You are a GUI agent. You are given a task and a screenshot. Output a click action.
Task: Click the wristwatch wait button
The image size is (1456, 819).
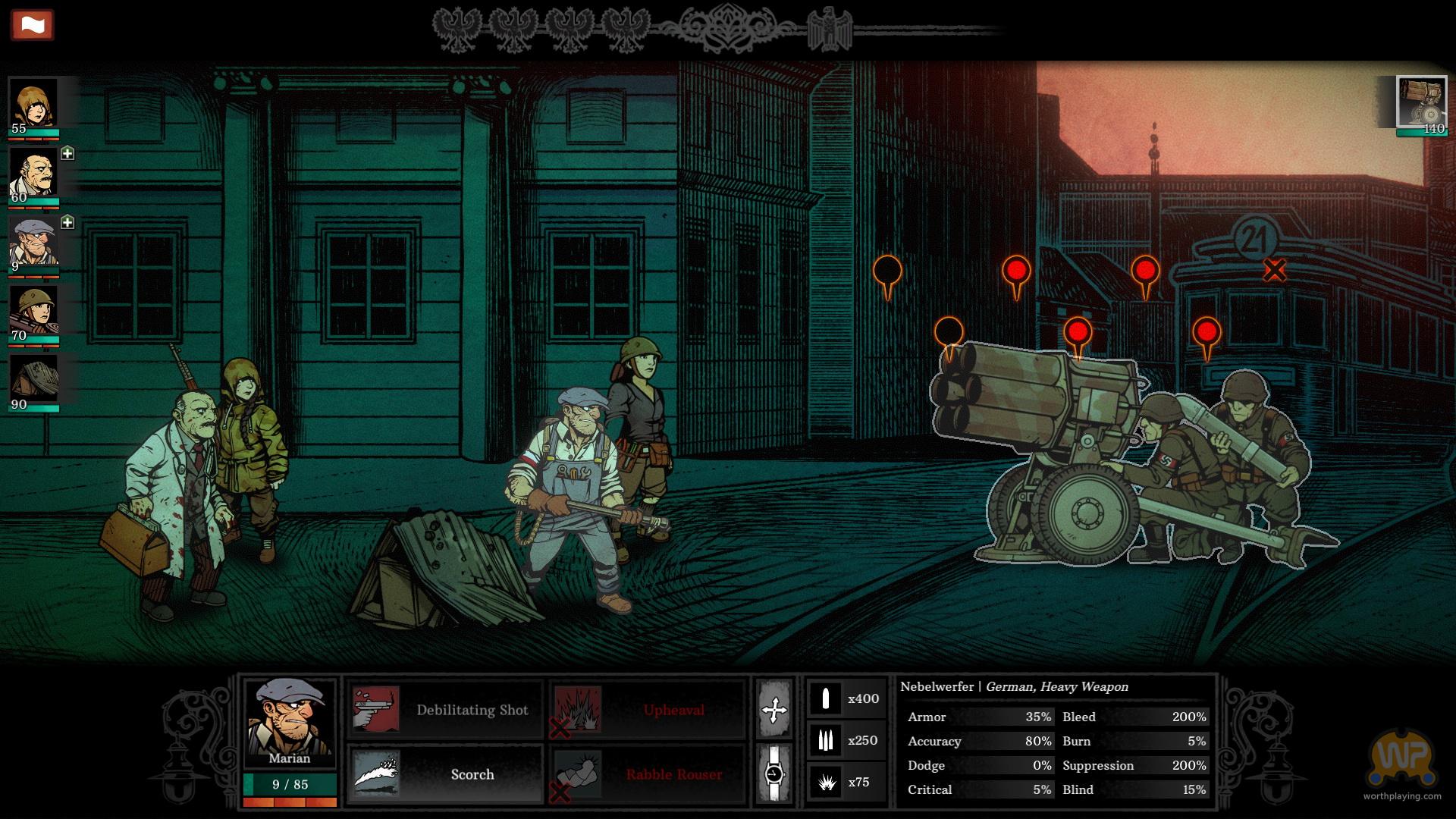[x=774, y=774]
